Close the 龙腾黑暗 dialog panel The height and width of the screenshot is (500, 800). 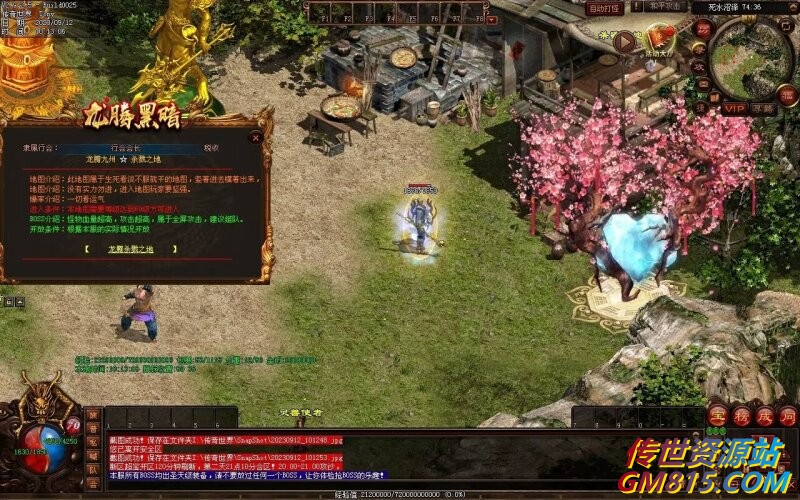tap(256, 139)
